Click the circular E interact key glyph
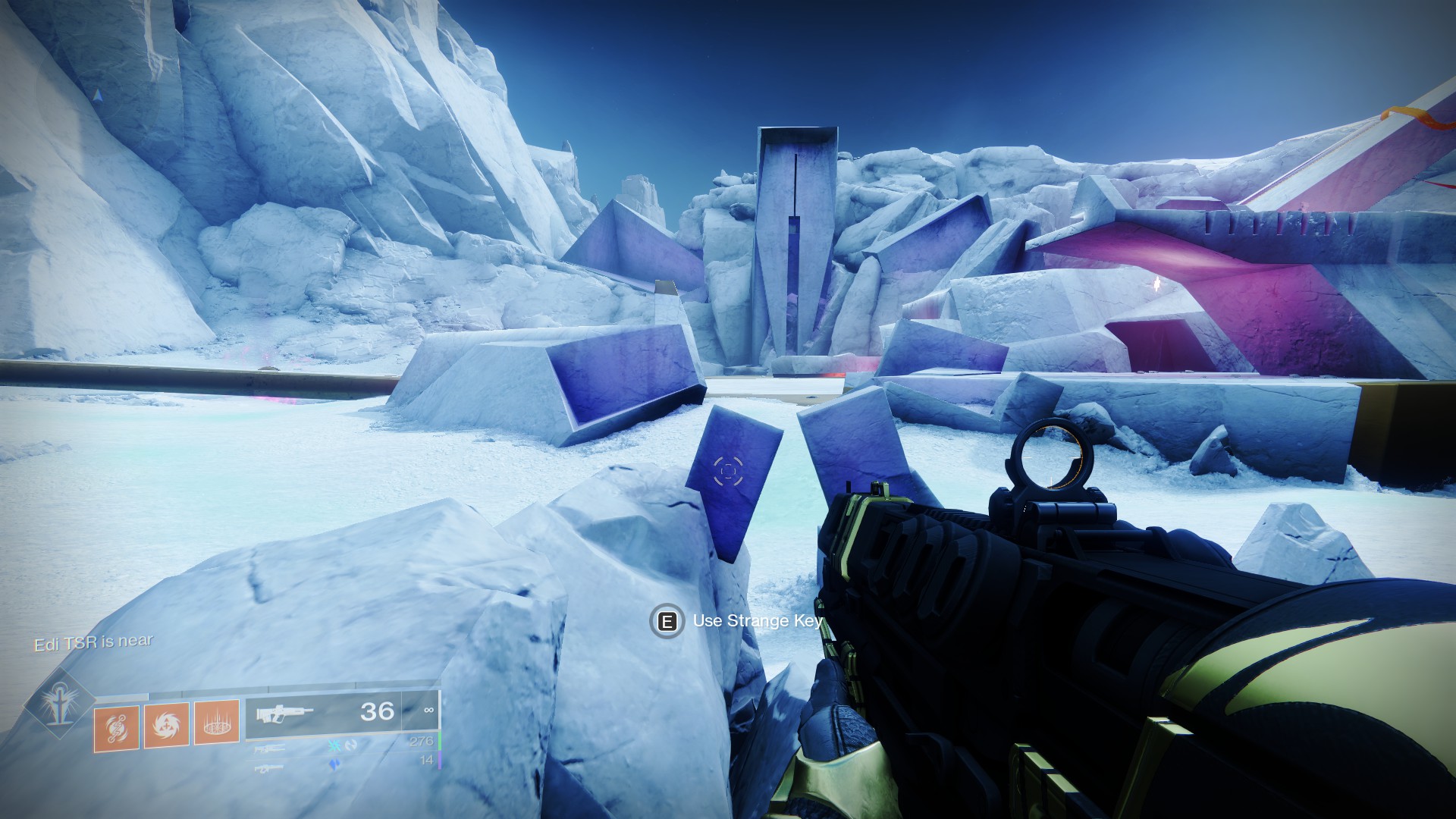The height and width of the screenshot is (819, 1456). pyautogui.click(x=665, y=622)
